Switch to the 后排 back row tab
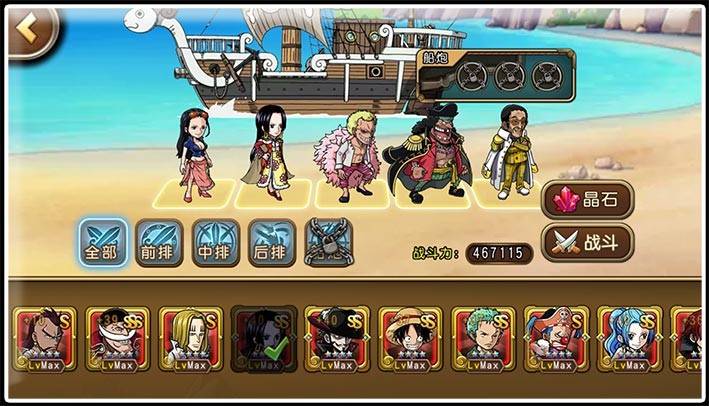Screen dimensions: 709x406 272,242
